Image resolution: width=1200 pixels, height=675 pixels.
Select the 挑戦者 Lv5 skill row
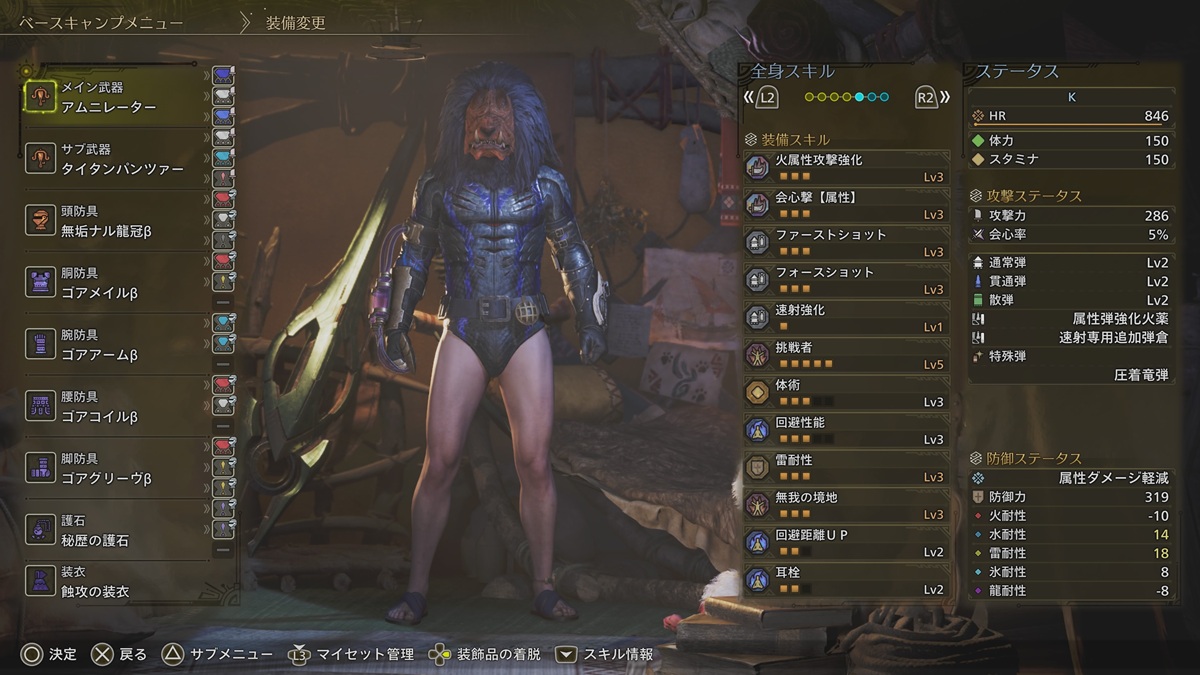[x=847, y=355]
